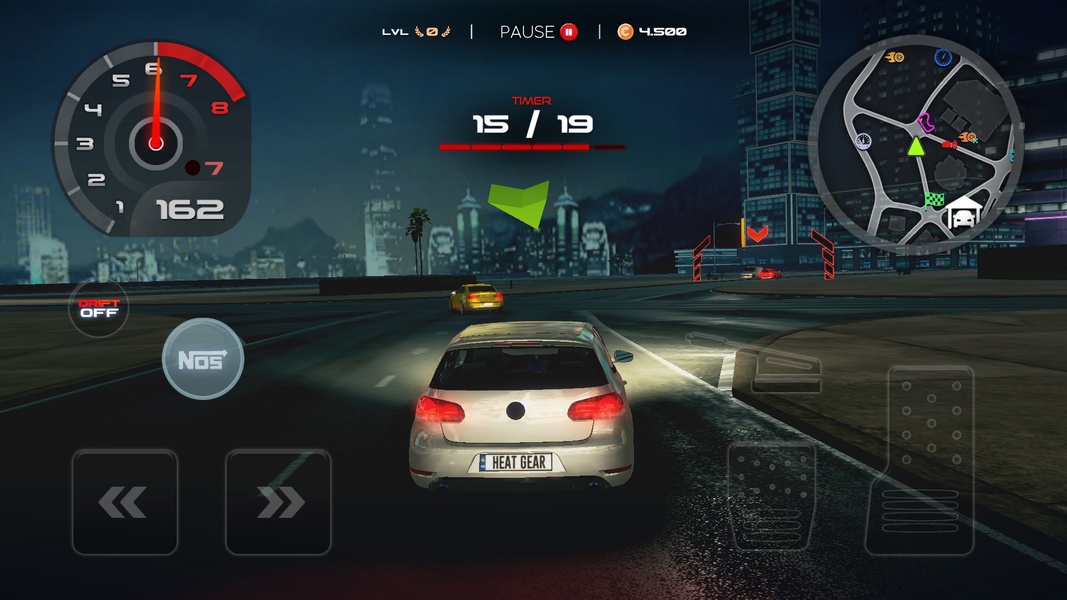The height and width of the screenshot is (600, 1067).
Task: Steer right with the right arrow button
Action: click(278, 502)
